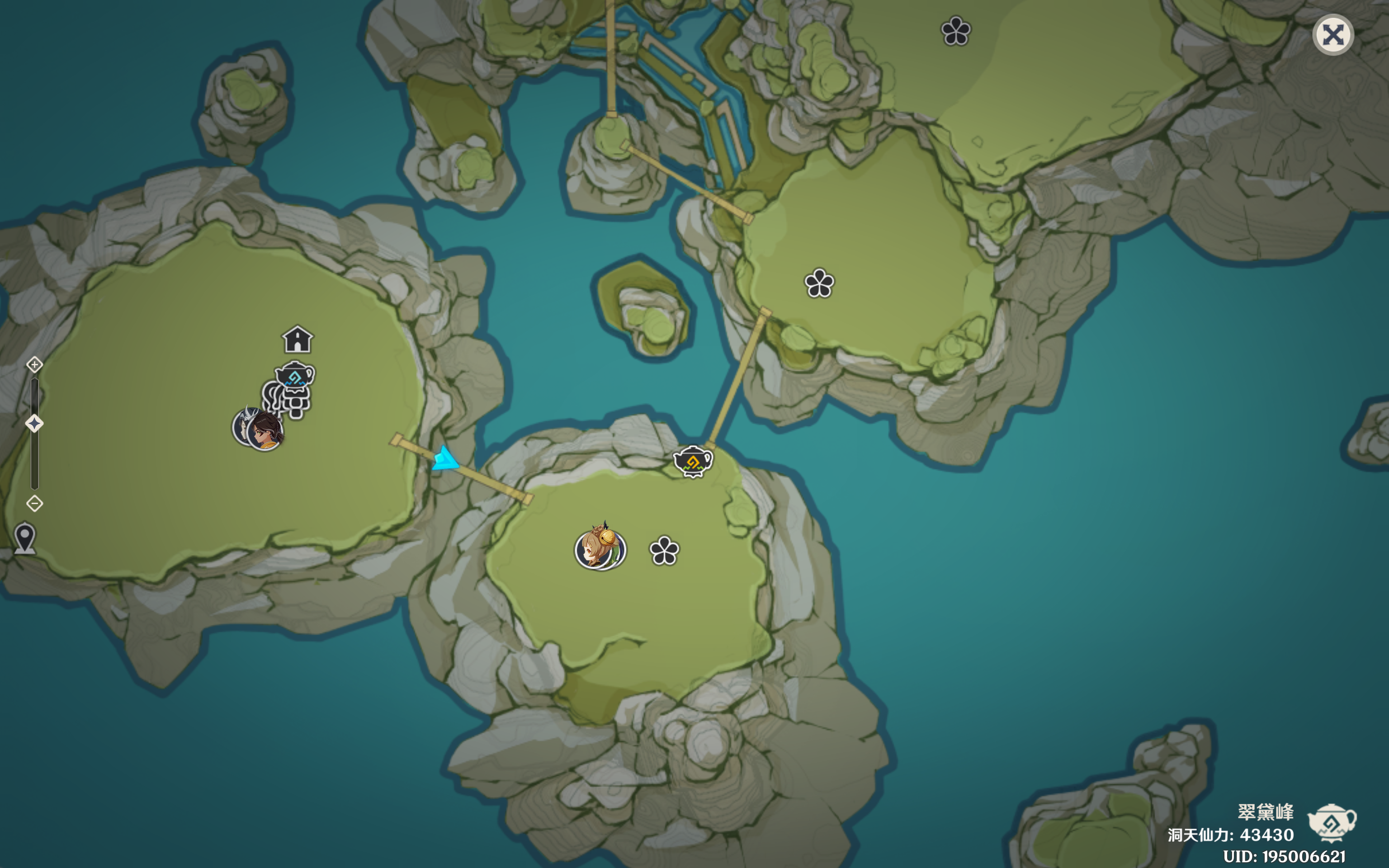The image size is (1389, 868).
Task: Select the mansion house marker
Action: click(298, 339)
